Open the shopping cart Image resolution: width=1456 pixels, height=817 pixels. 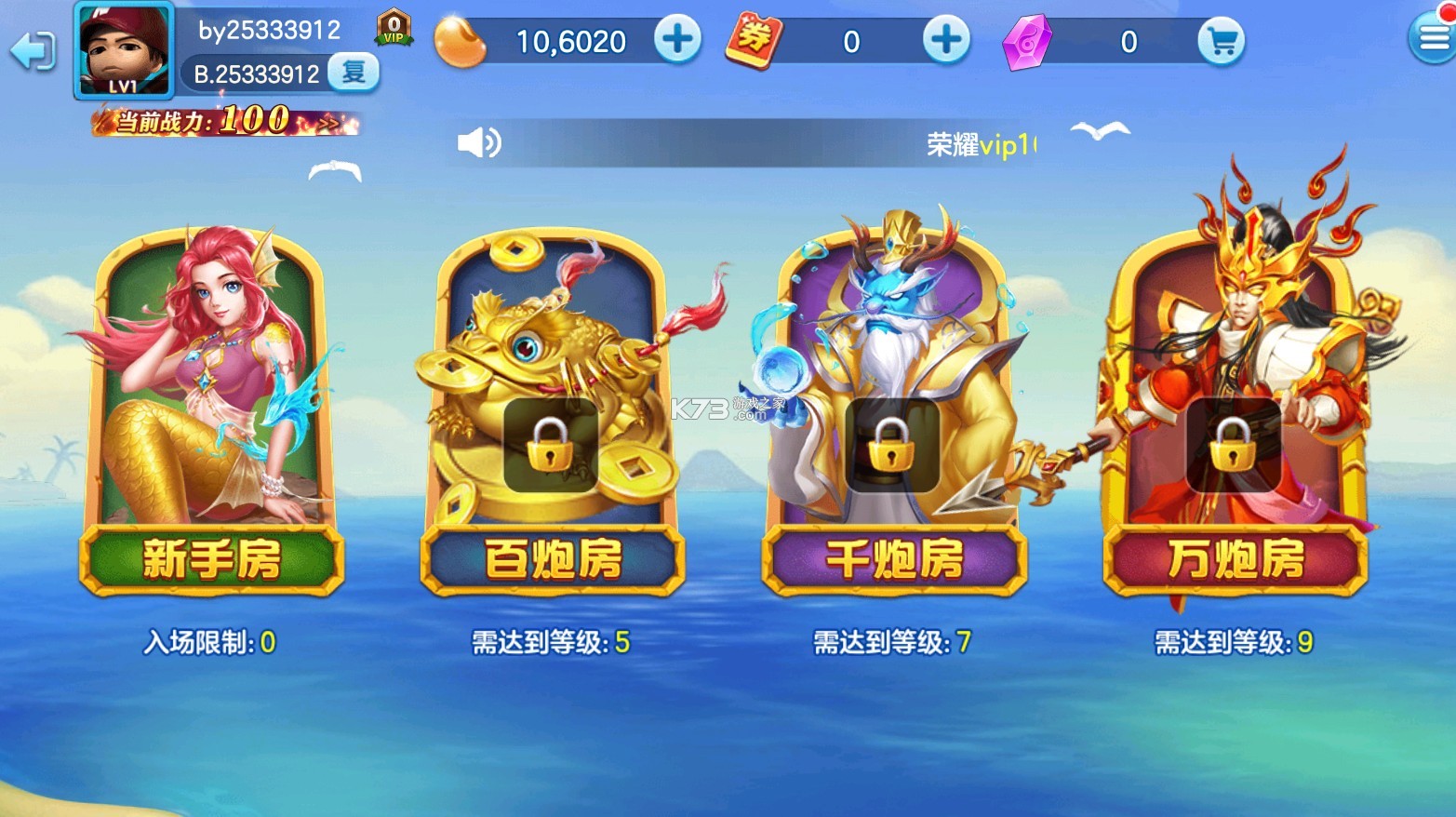pyautogui.click(x=1222, y=40)
